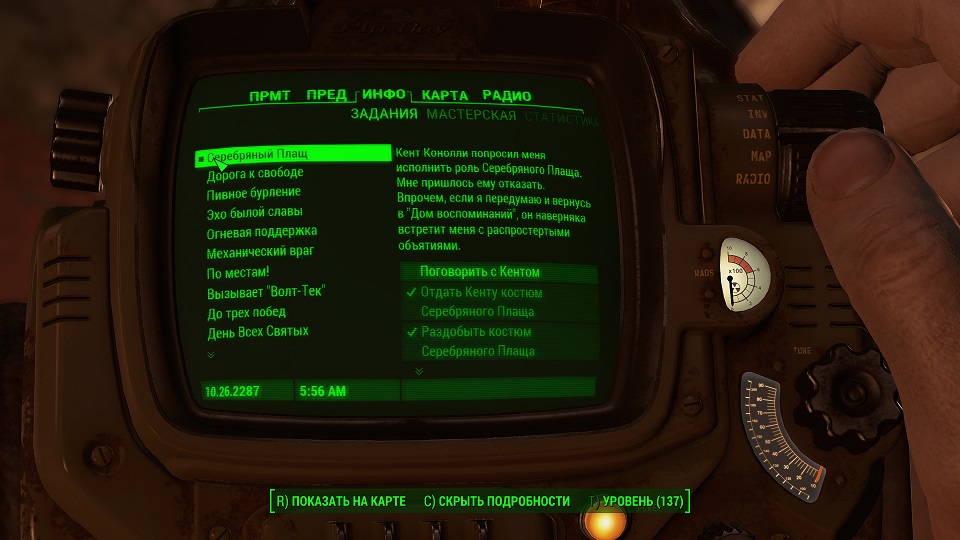Select the ИНФО tab

click(x=384, y=95)
